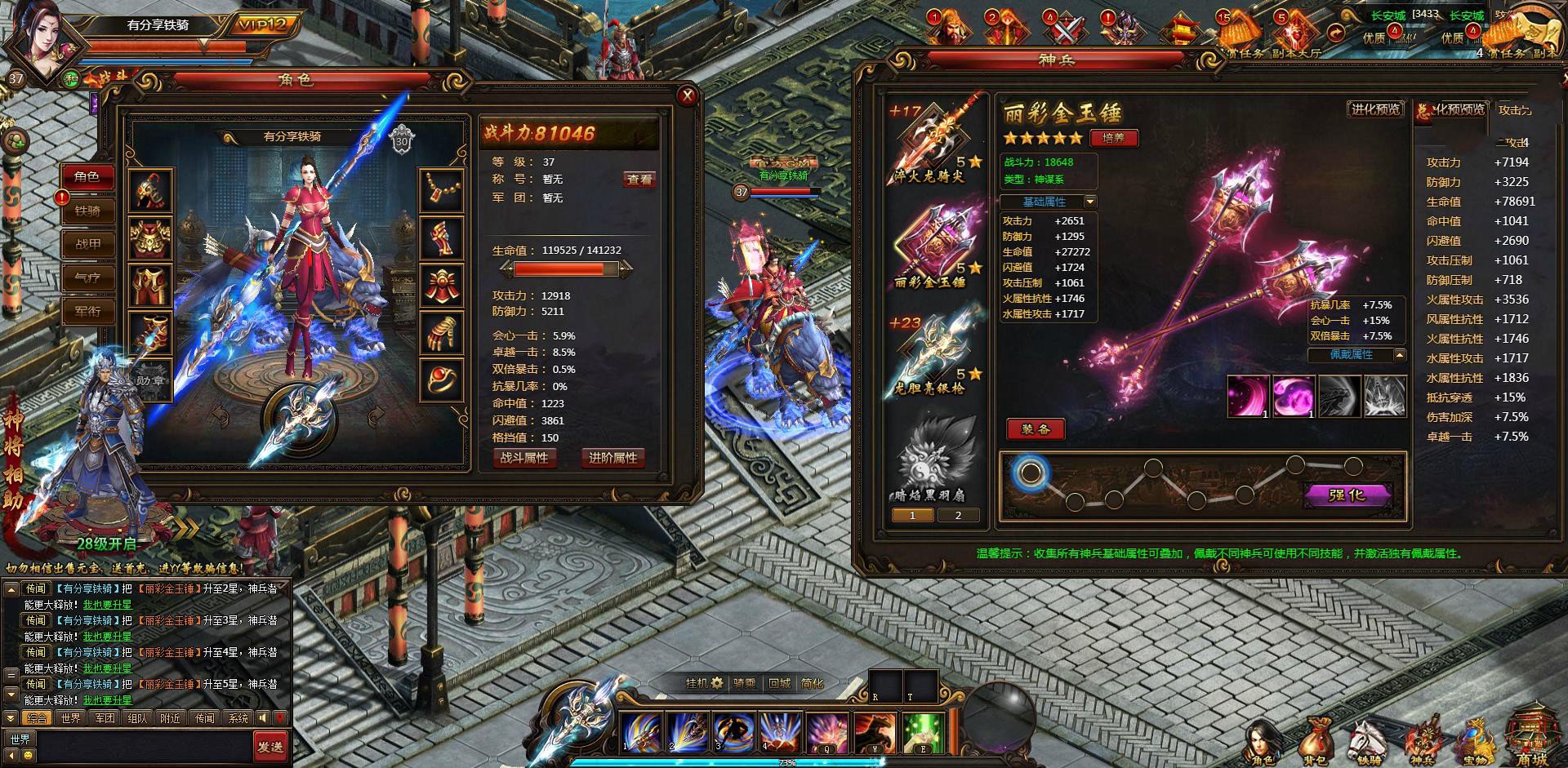Show 战斗属性 stats
1568x768 pixels.
click(524, 458)
